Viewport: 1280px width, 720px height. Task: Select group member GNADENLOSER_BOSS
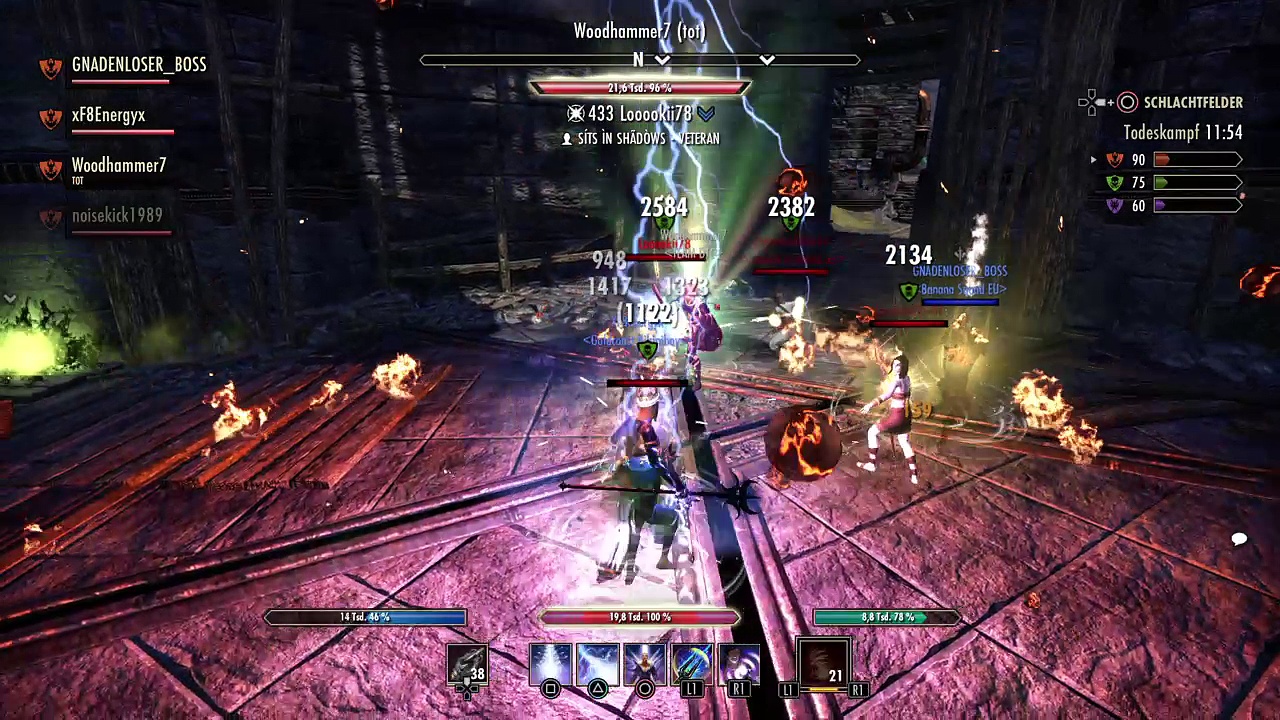(x=138, y=65)
